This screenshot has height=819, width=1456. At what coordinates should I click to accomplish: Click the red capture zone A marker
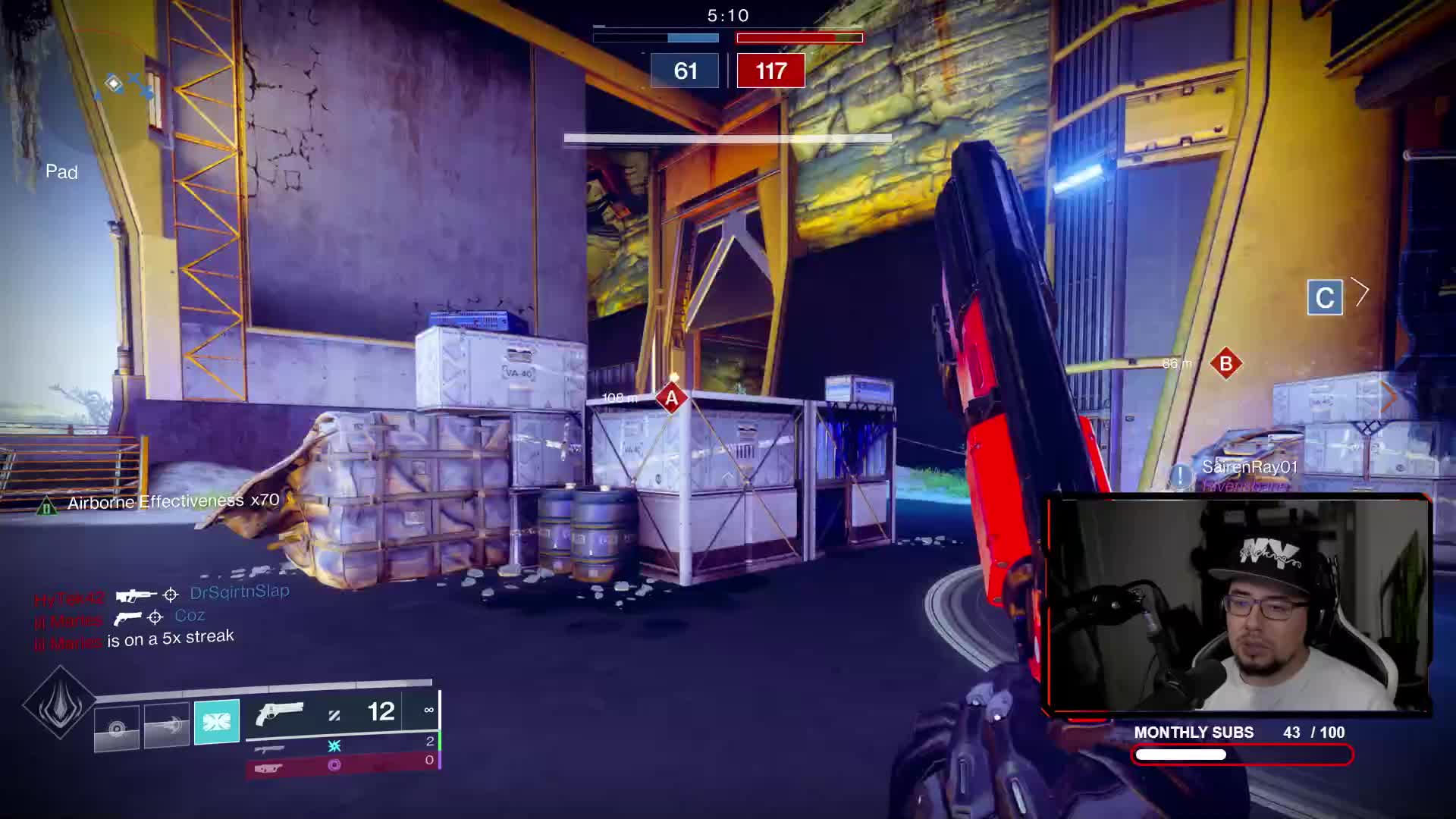[x=671, y=398]
